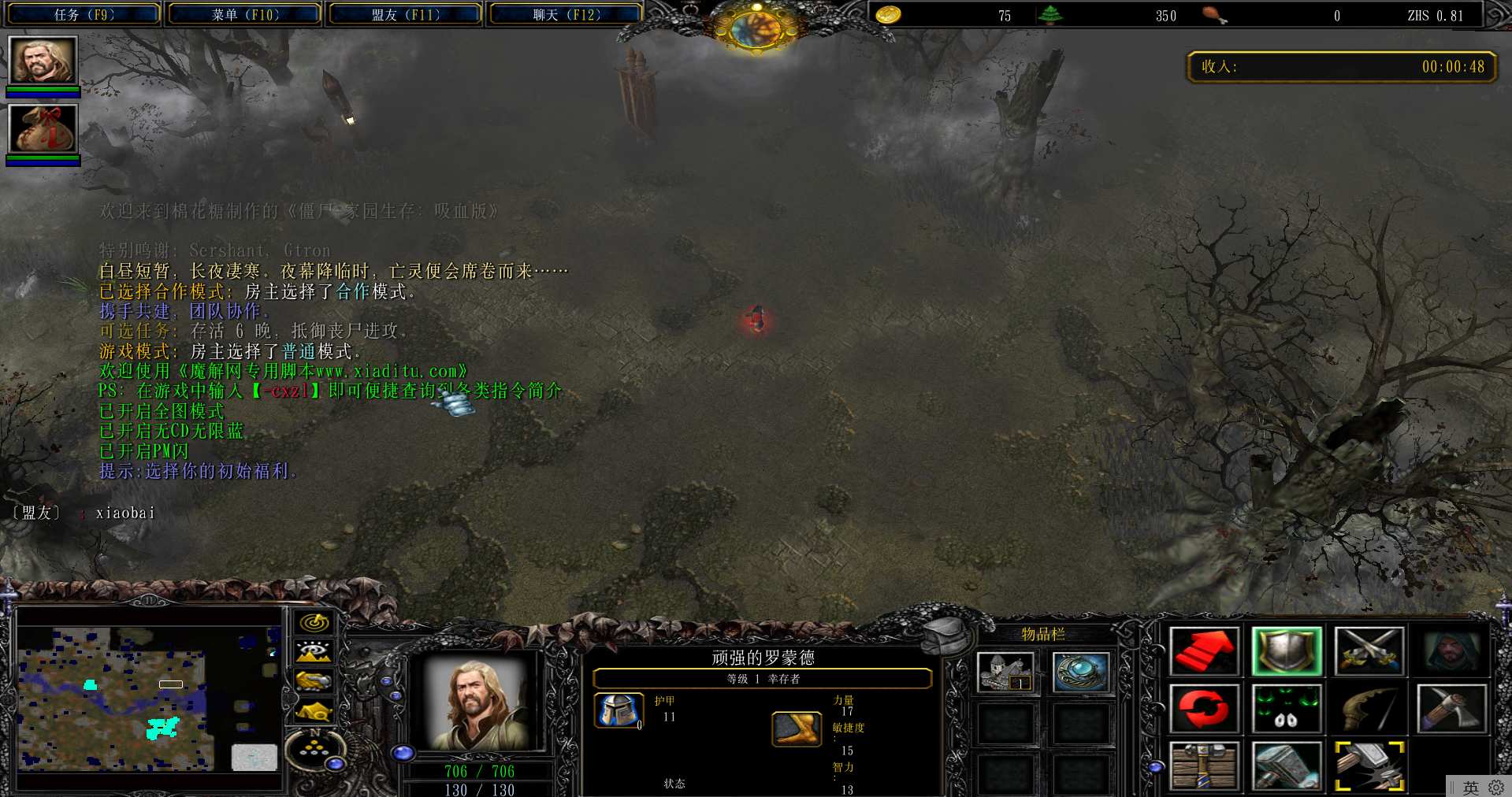Open the 任务 (F9) quests menu
Screen dimensions: 1512x797
(x=84, y=14)
